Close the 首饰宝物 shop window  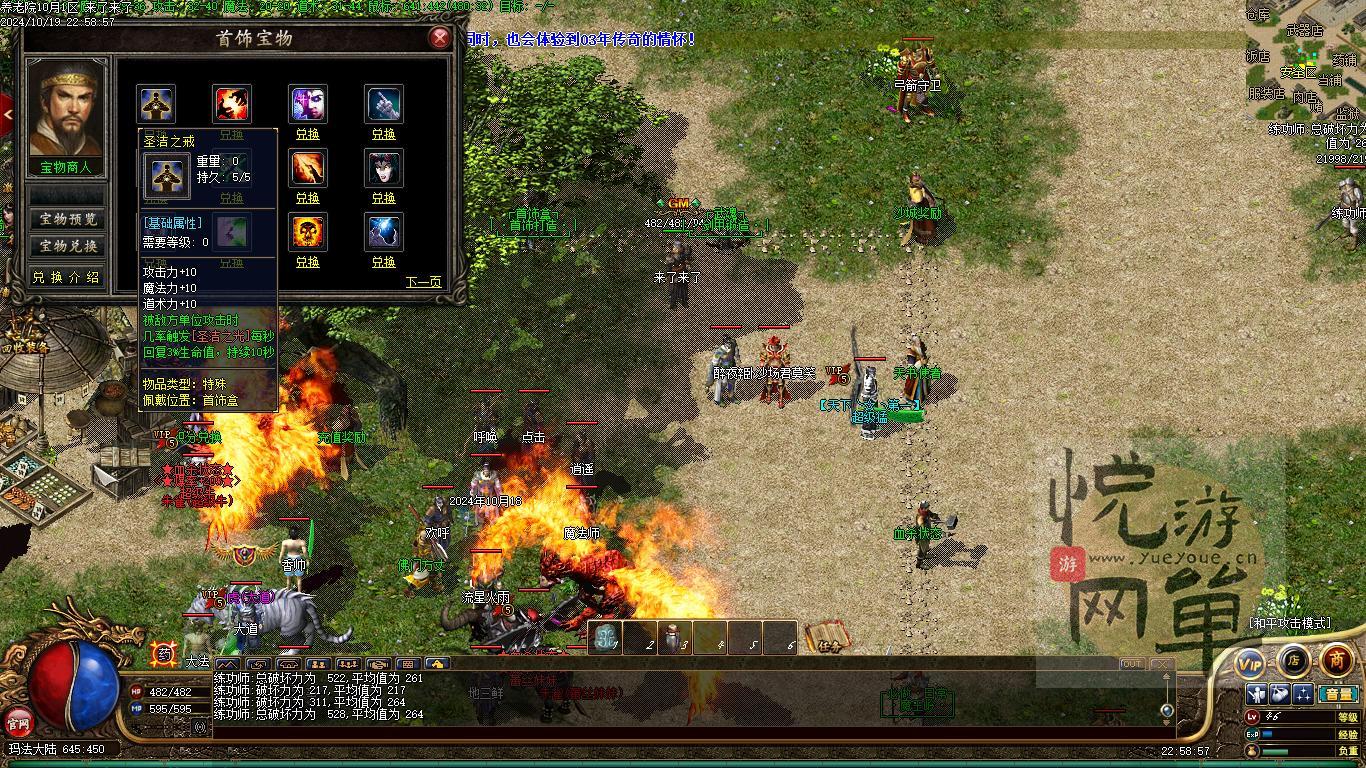[439, 38]
